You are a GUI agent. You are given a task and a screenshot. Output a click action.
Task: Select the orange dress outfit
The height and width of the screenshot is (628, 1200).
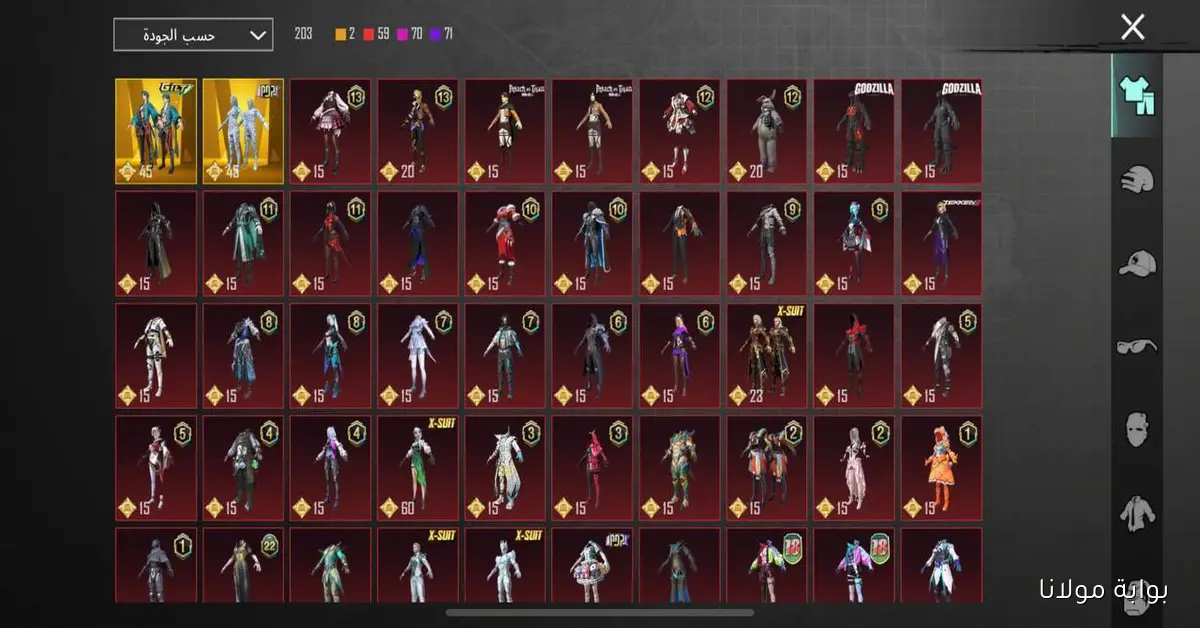click(x=941, y=468)
